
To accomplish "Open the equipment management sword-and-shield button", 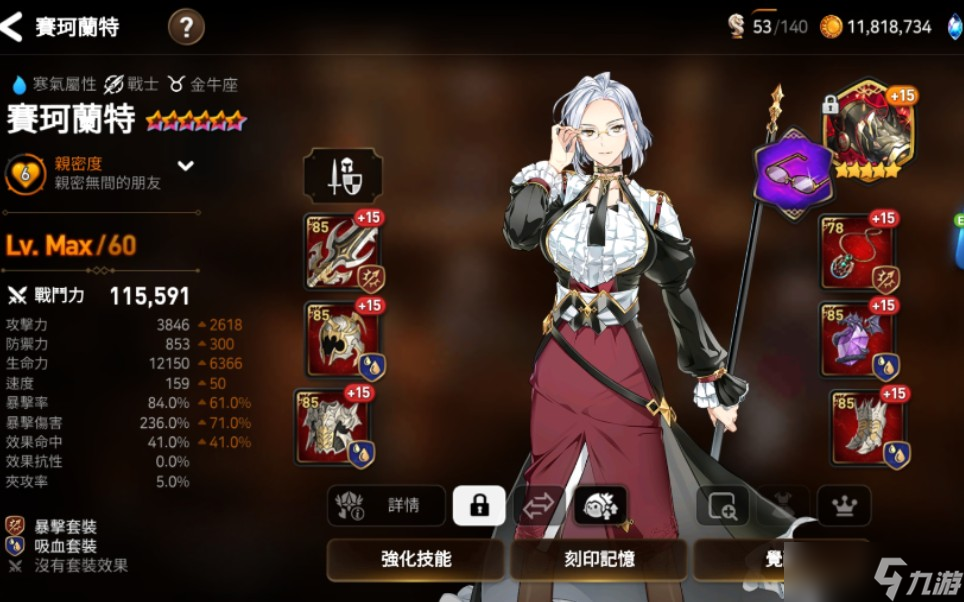I will click(x=342, y=176).
